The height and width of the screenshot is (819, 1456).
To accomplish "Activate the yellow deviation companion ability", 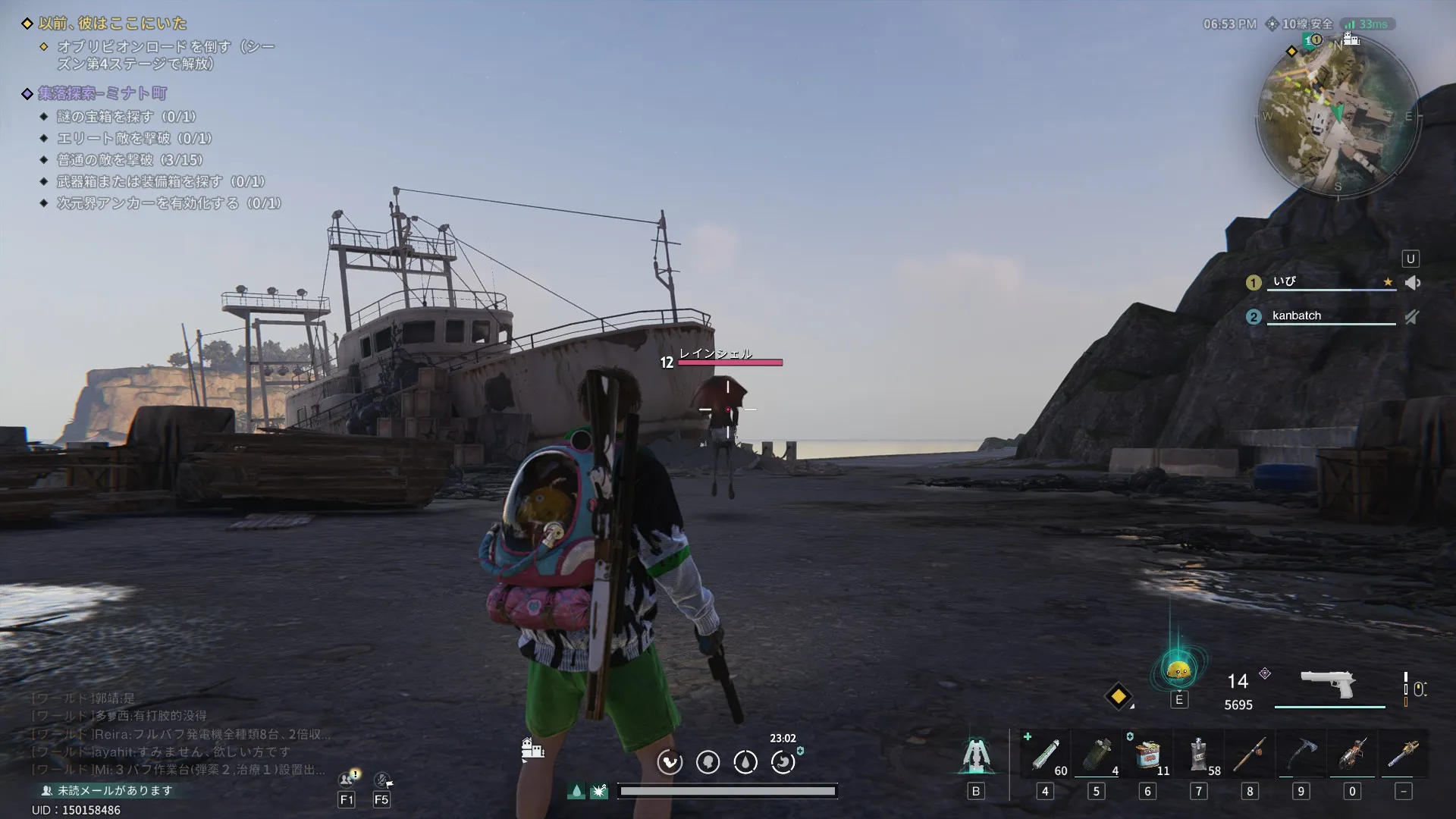I will 1178,671.
